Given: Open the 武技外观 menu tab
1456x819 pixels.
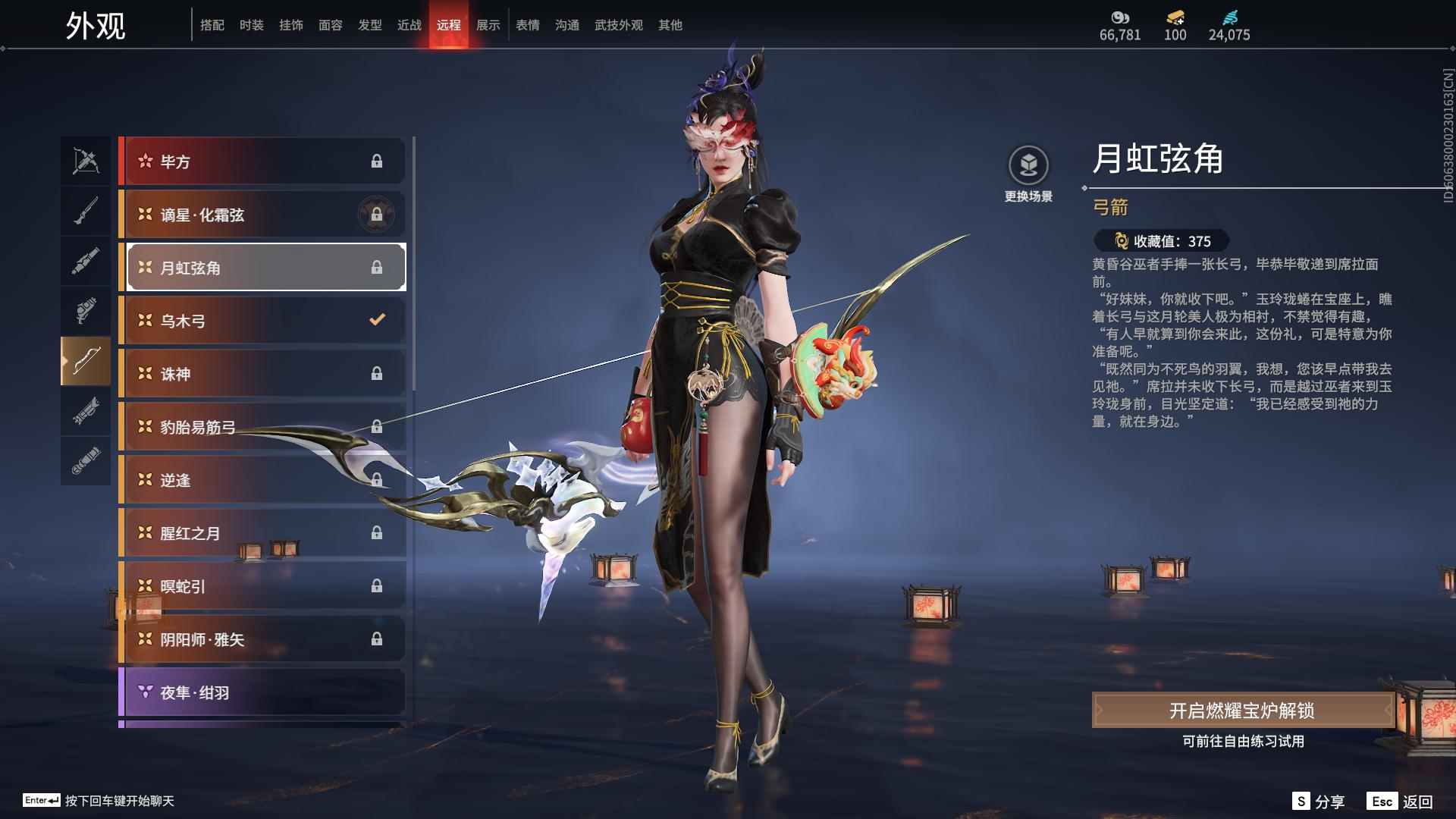Looking at the screenshot, I should tap(618, 24).
